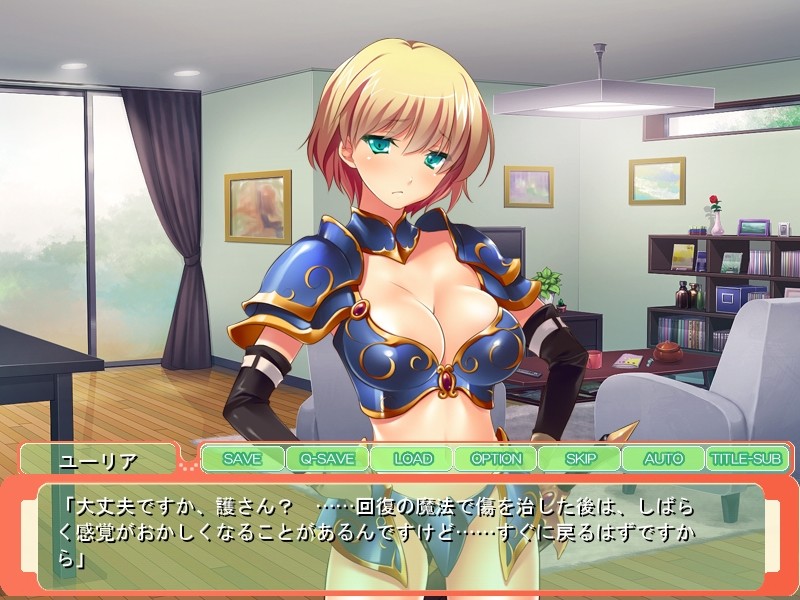Open the LOAD menu

pyautogui.click(x=412, y=459)
